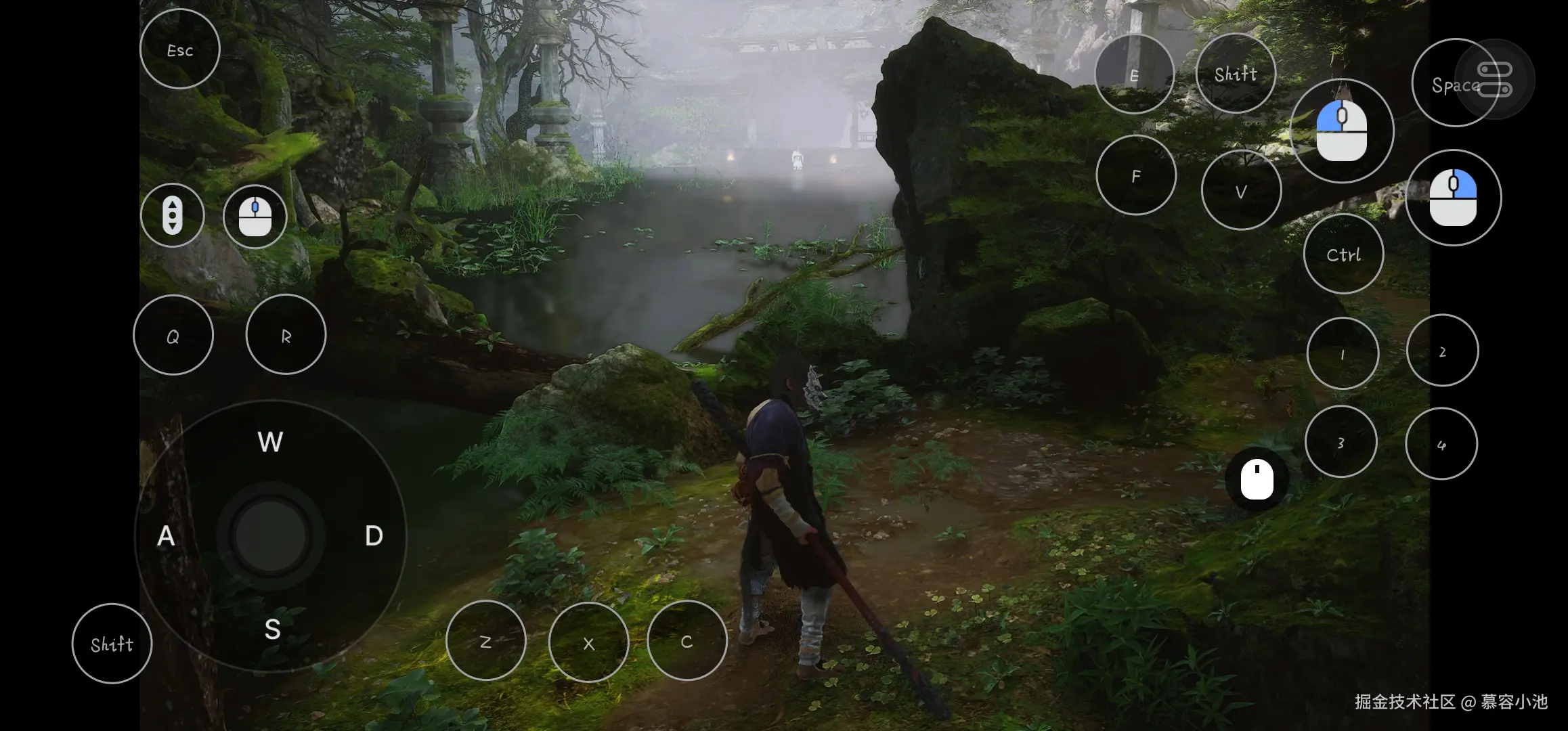The image size is (1568, 731).
Task: Tap the E virtual key
Action: (1134, 74)
